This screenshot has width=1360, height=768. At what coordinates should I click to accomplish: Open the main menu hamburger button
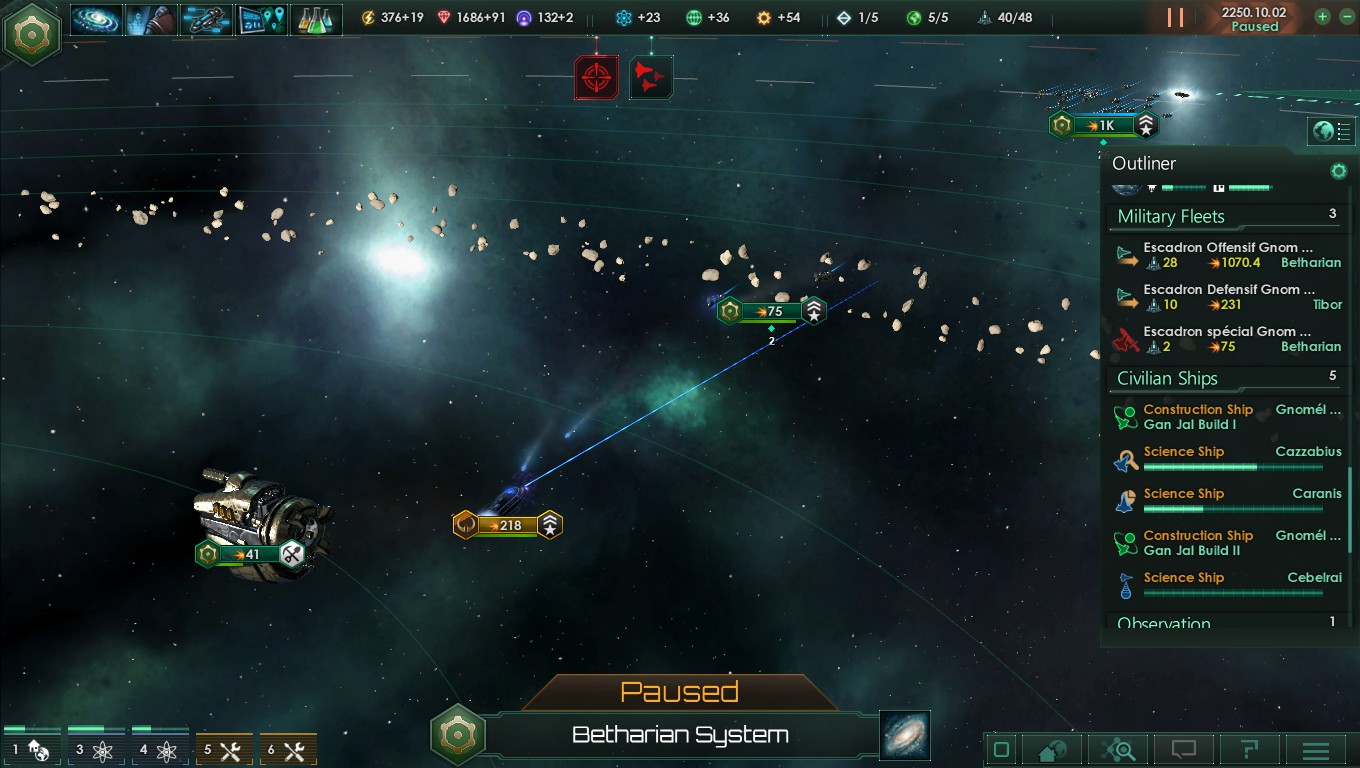[1315, 750]
